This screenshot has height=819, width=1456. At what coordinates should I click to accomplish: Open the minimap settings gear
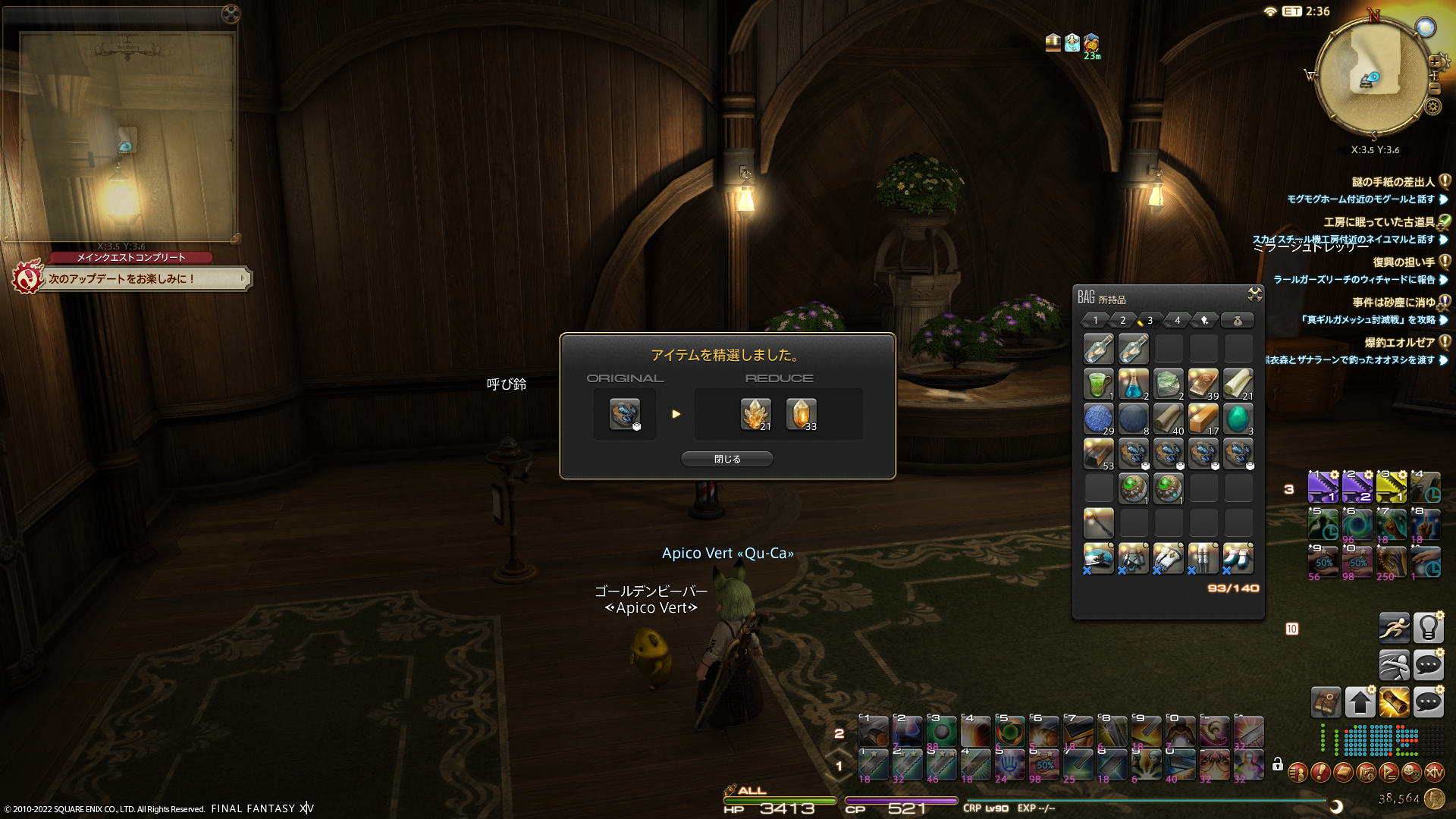(1432, 106)
